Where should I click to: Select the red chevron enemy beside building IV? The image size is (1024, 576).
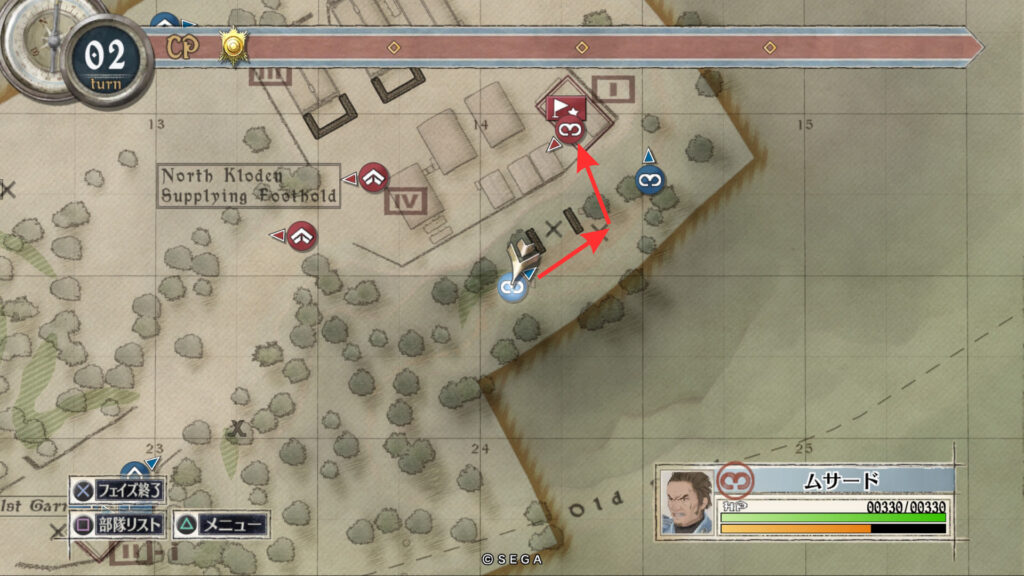373,177
